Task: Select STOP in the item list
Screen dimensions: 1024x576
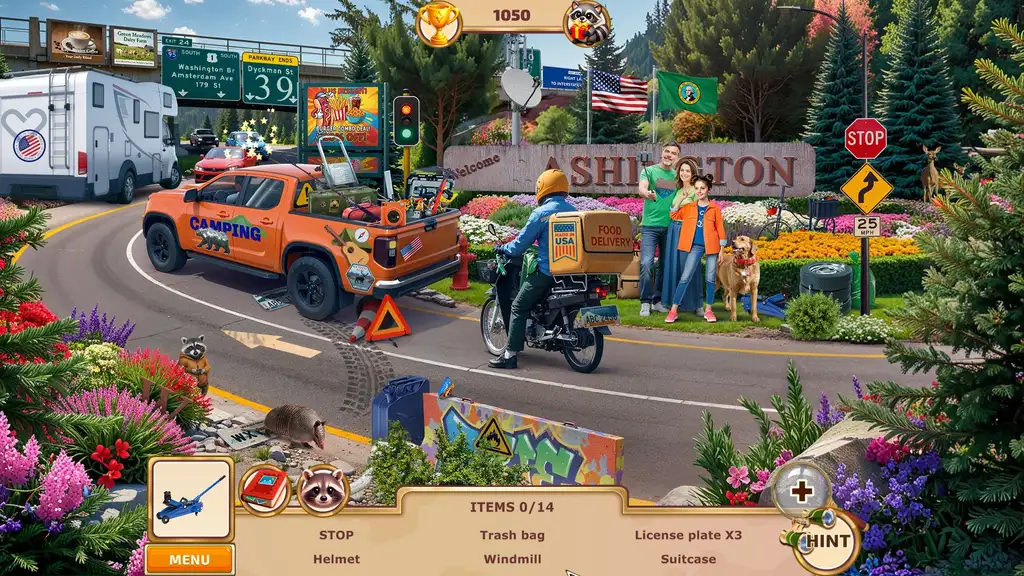Action: (336, 535)
